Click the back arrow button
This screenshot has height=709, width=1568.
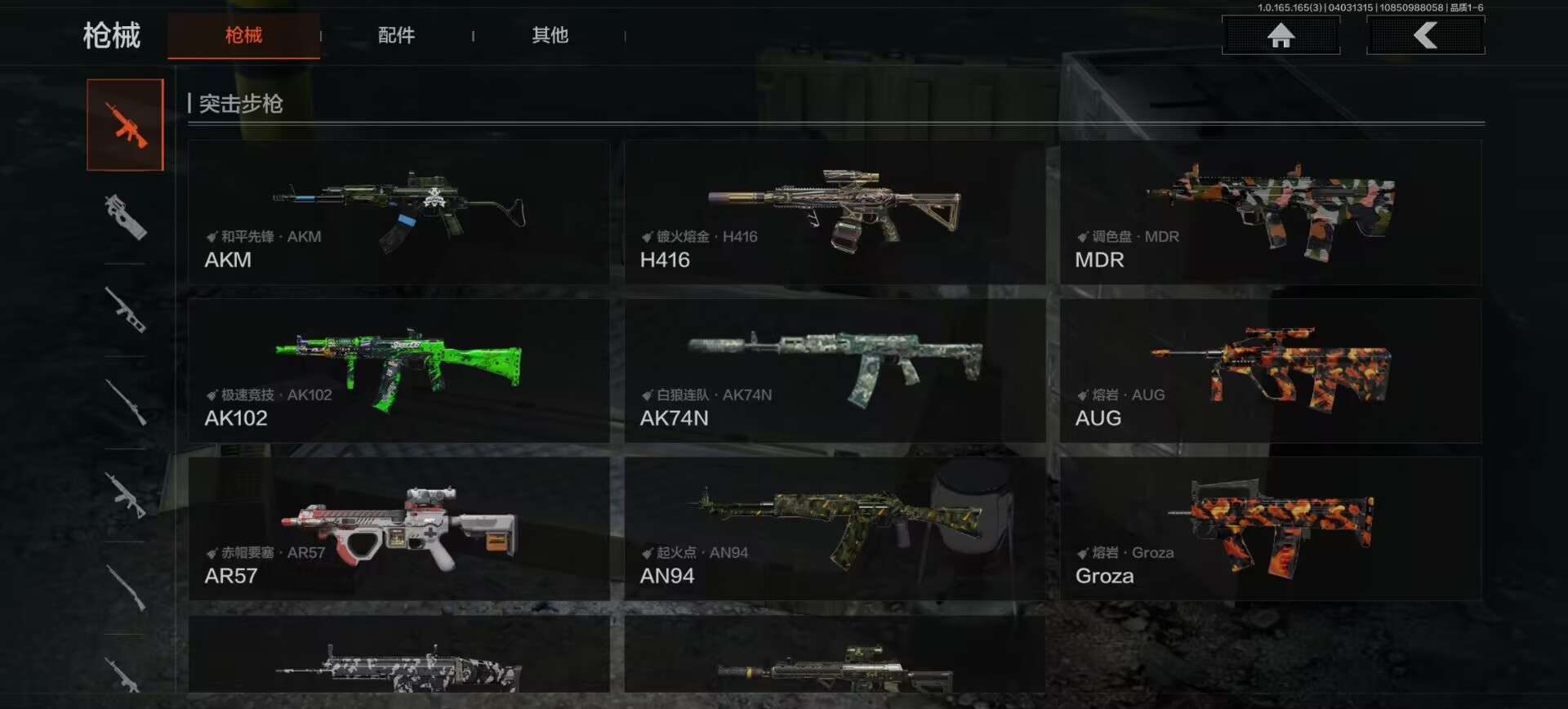(x=1425, y=35)
